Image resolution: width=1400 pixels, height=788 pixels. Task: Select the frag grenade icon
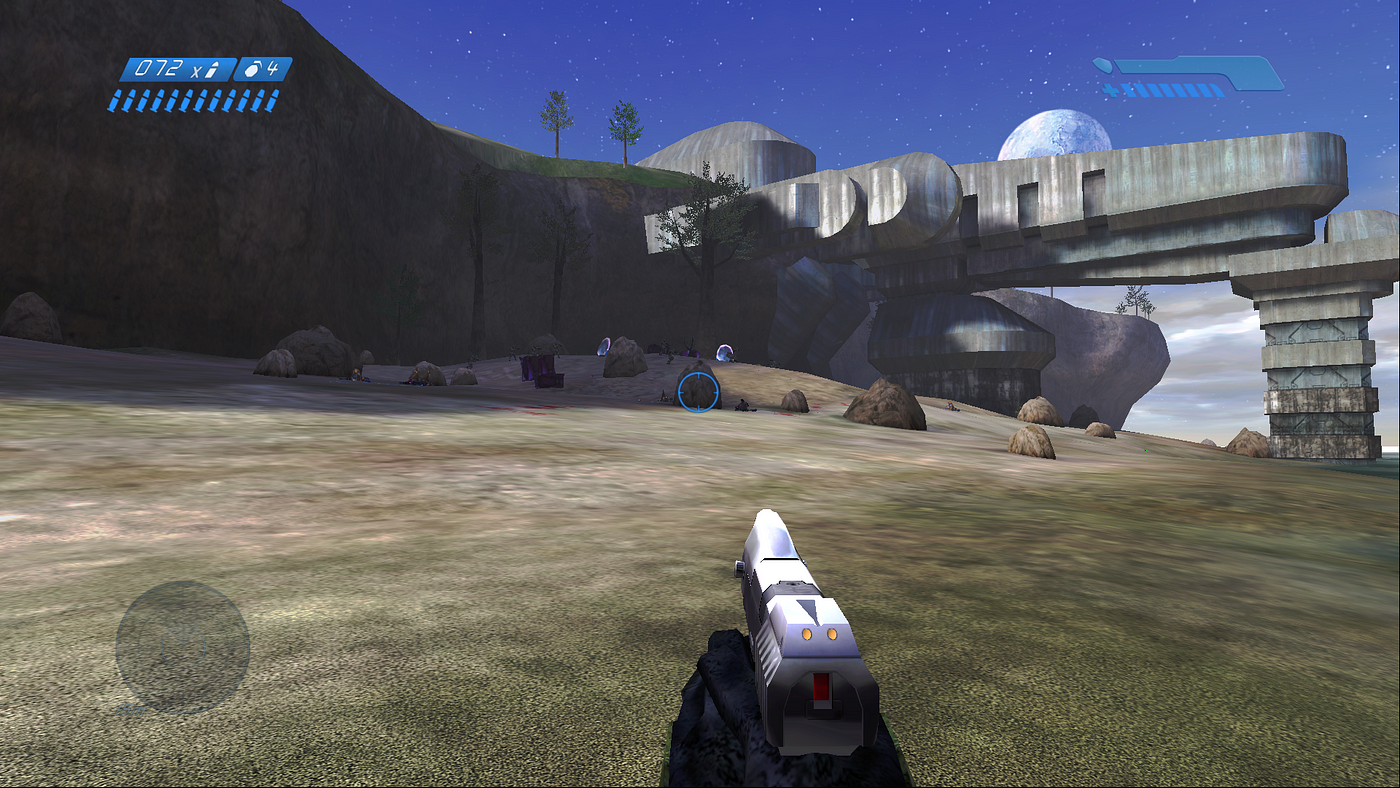pos(254,70)
